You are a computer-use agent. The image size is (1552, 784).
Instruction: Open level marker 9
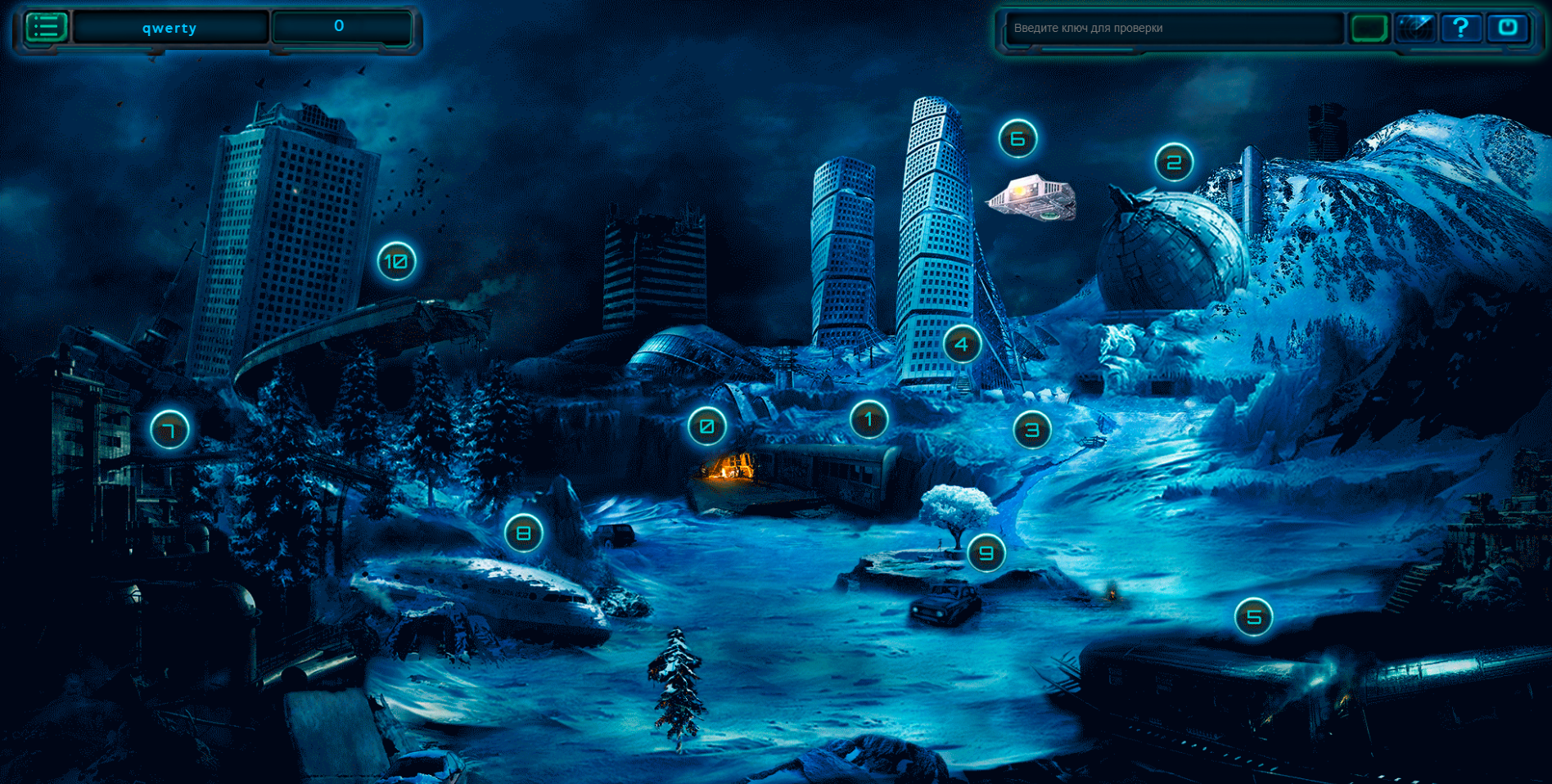986,553
